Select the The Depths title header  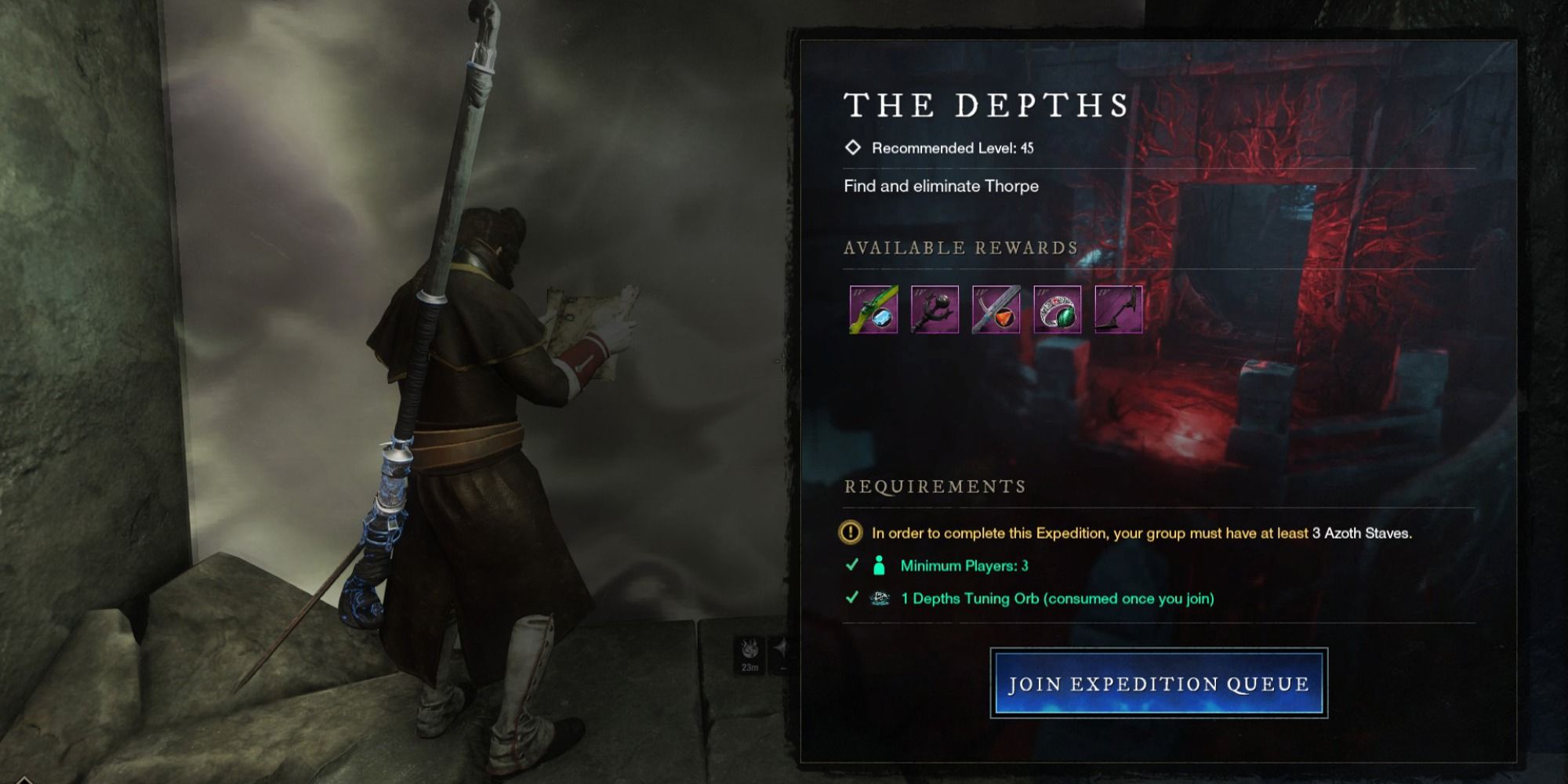(x=986, y=103)
